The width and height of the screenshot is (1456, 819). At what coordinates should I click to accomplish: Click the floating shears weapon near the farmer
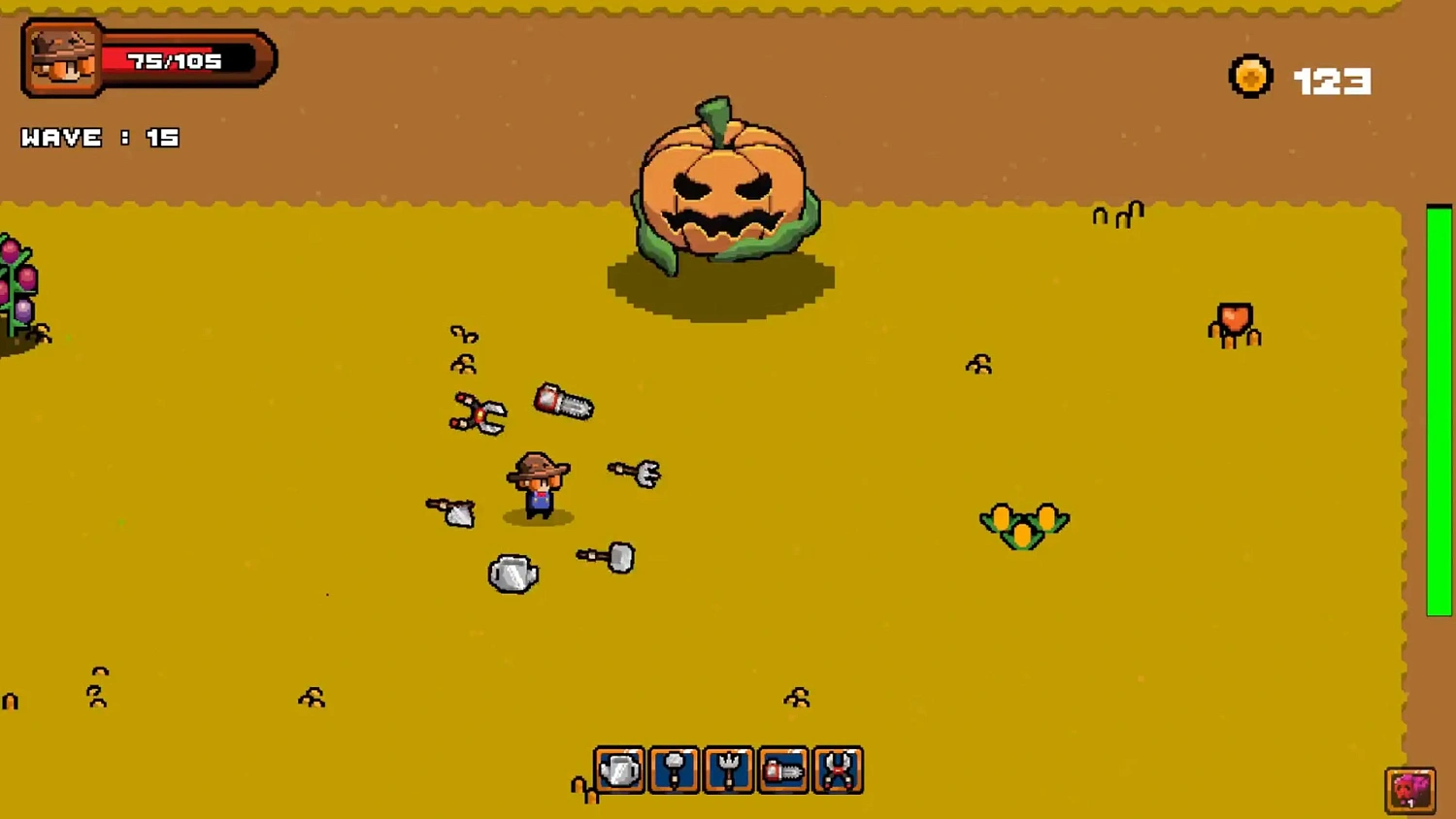tap(479, 412)
